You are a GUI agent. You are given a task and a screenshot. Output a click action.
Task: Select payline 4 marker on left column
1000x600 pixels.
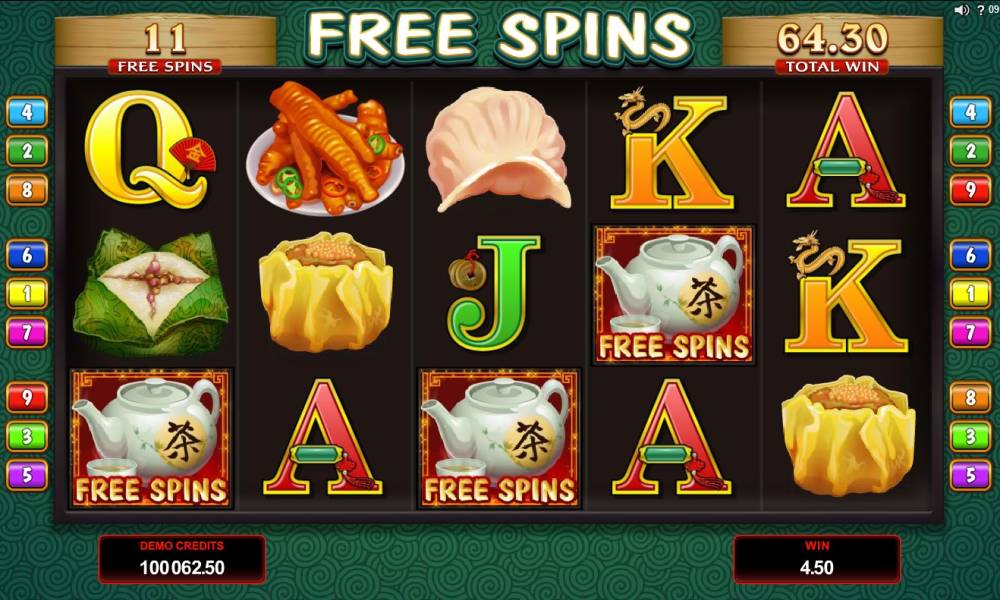coord(27,111)
